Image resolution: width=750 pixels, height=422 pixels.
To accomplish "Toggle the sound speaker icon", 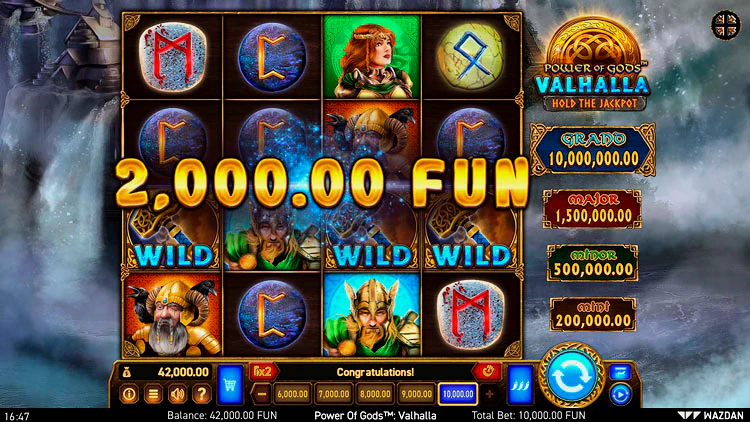I will pos(177,394).
